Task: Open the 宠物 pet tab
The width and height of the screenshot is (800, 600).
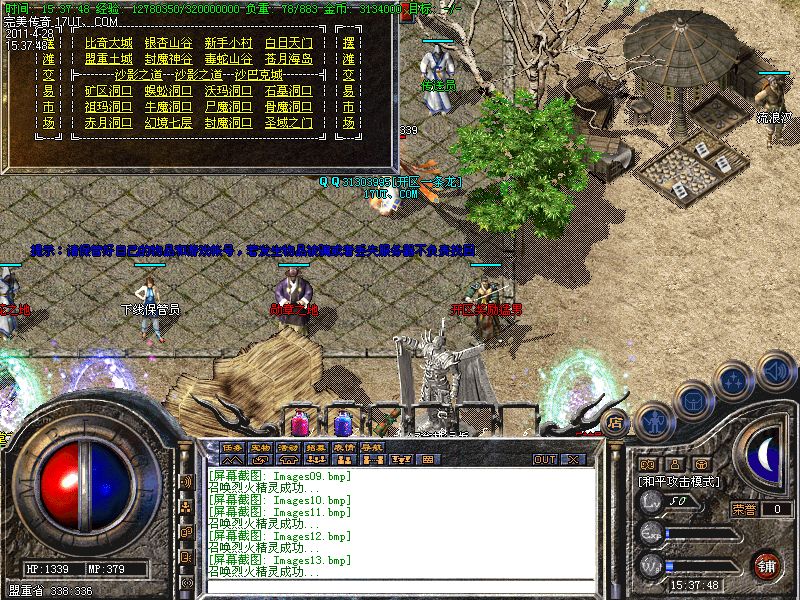Action: (260, 447)
